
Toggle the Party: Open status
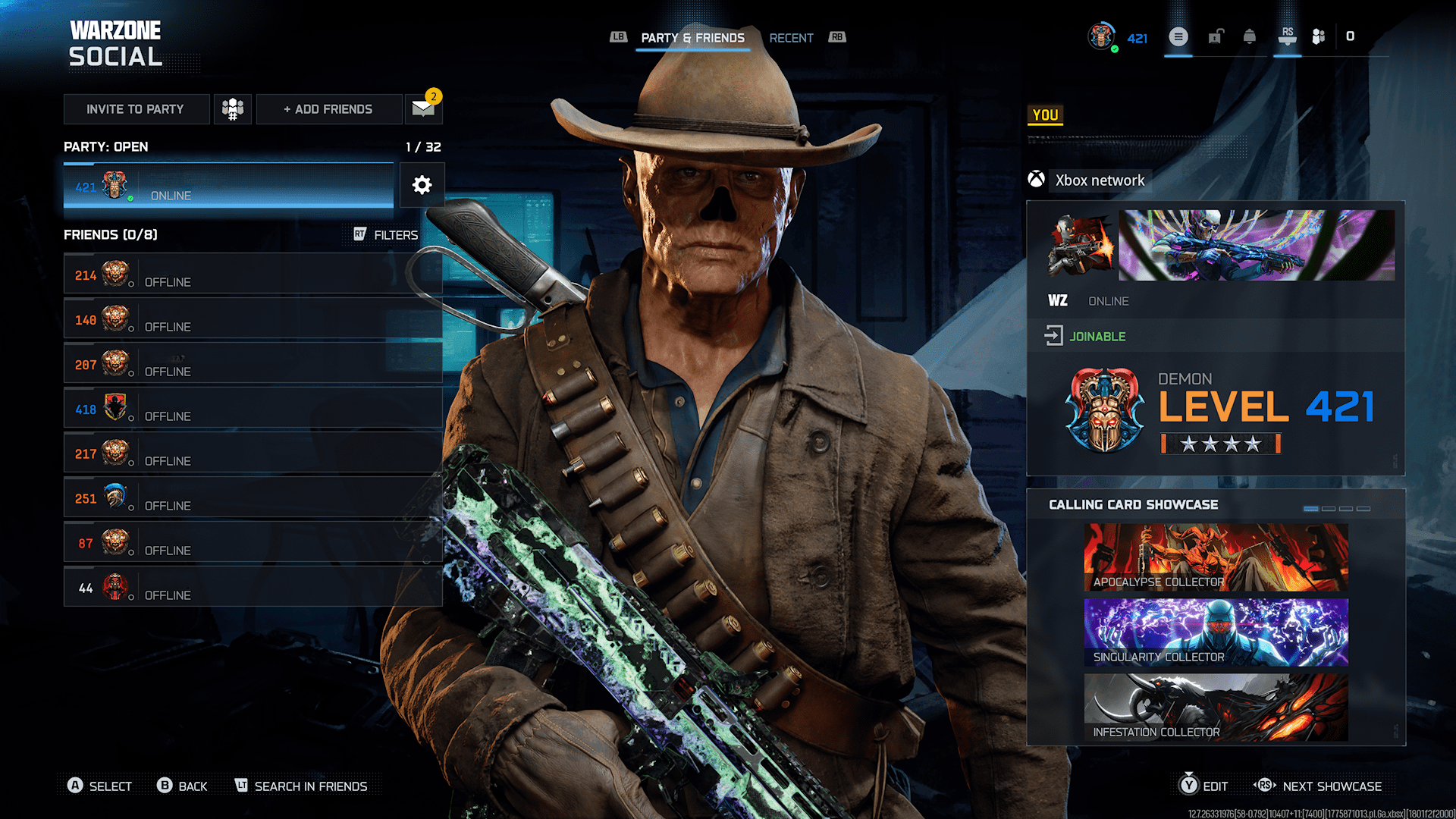pyautogui.click(x=105, y=146)
